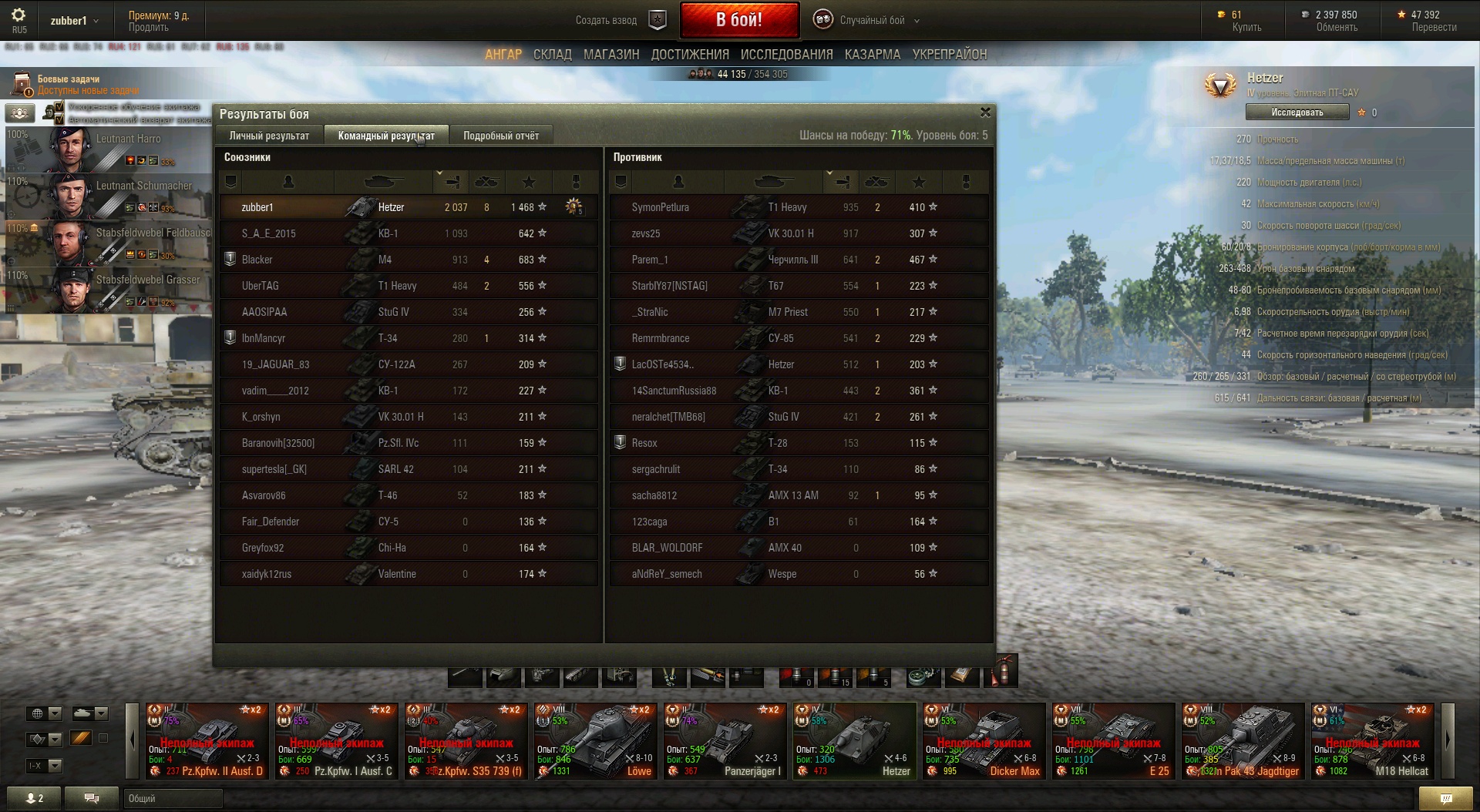Screen dimensions: 1480x812
Task: Click the Исследовать button for Hetzer
Action: [x=1297, y=112]
